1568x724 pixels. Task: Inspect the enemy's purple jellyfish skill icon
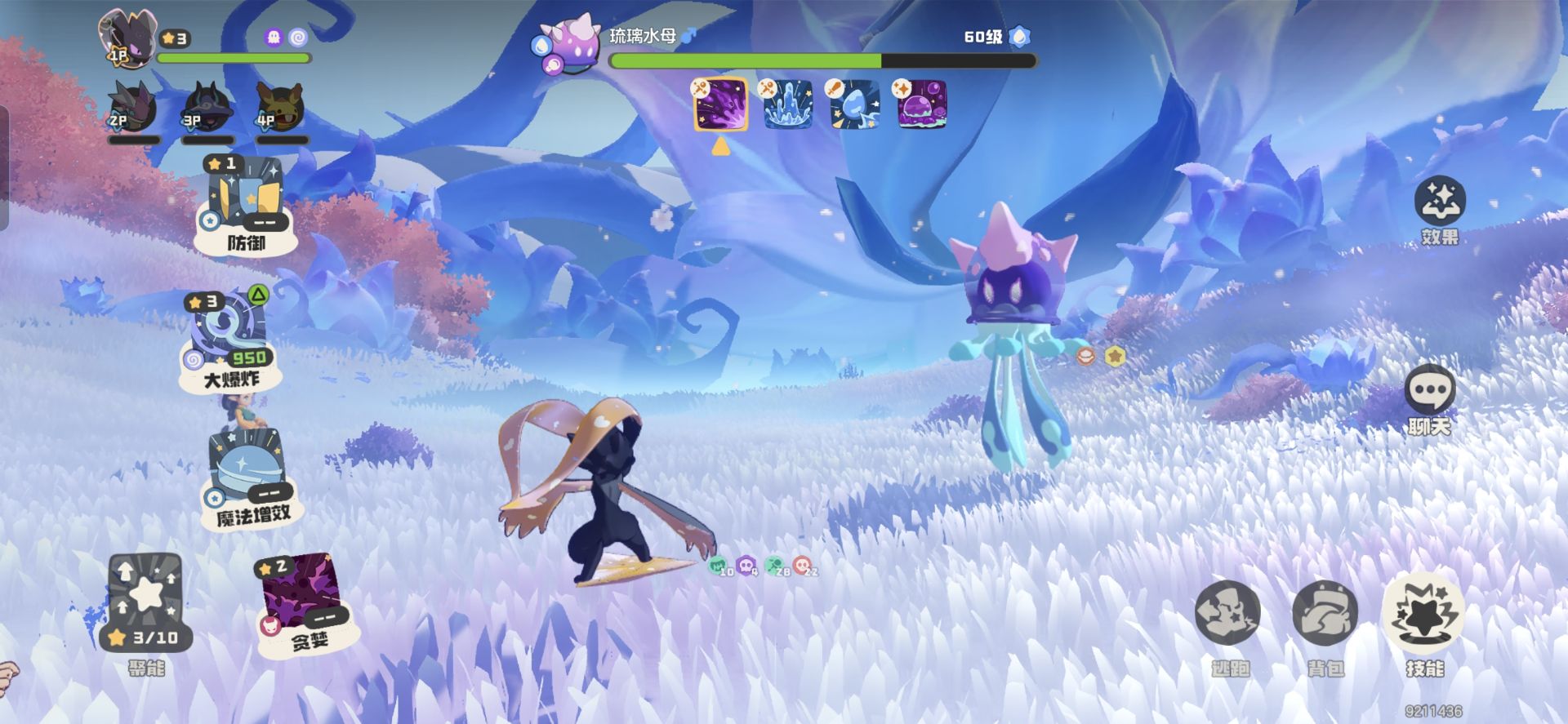(x=921, y=104)
